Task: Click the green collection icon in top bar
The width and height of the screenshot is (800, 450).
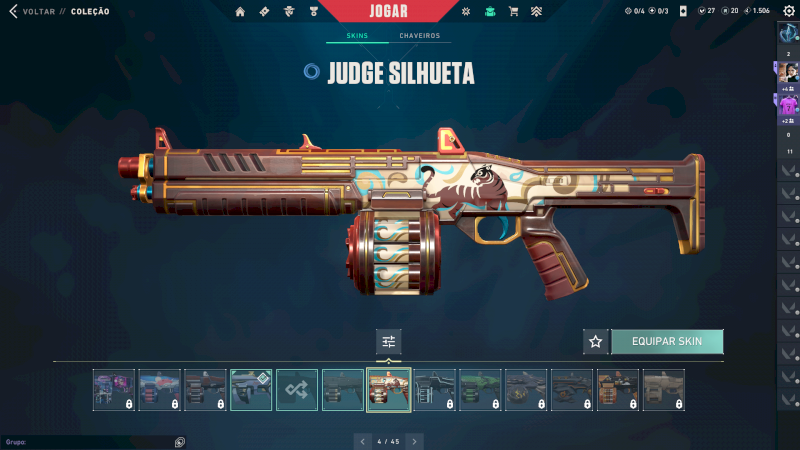Action: [489, 12]
